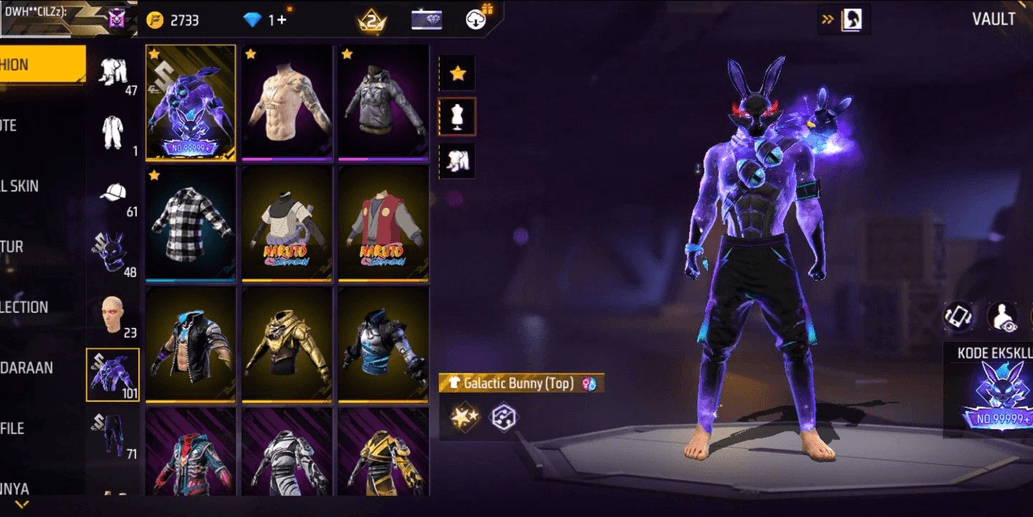Equip the grey hooded jacket top

pos(383,103)
